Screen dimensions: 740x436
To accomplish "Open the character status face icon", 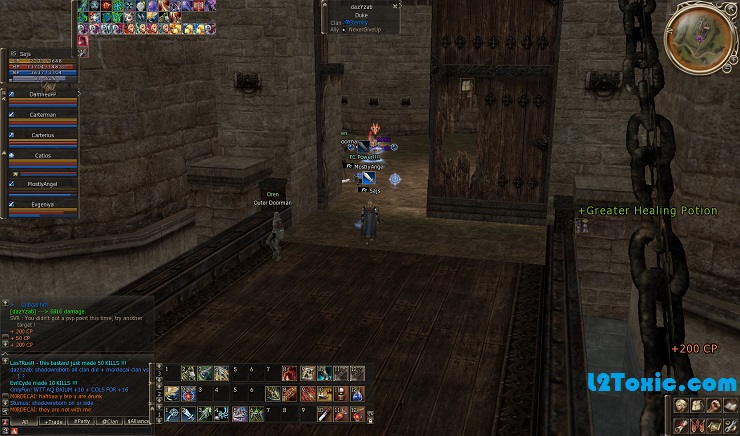I will pos(680,405).
